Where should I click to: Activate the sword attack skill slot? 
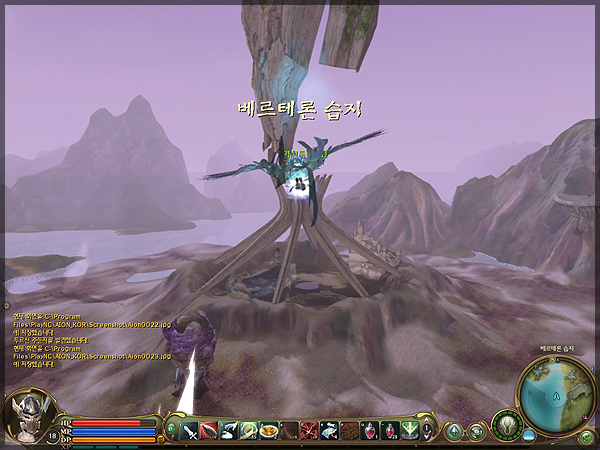pos(188,430)
